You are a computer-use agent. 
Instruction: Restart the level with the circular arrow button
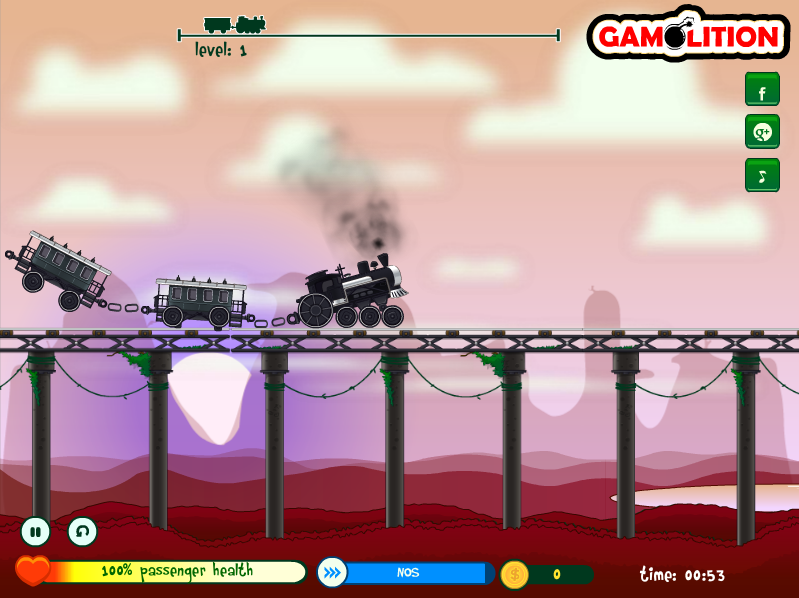pyautogui.click(x=83, y=531)
